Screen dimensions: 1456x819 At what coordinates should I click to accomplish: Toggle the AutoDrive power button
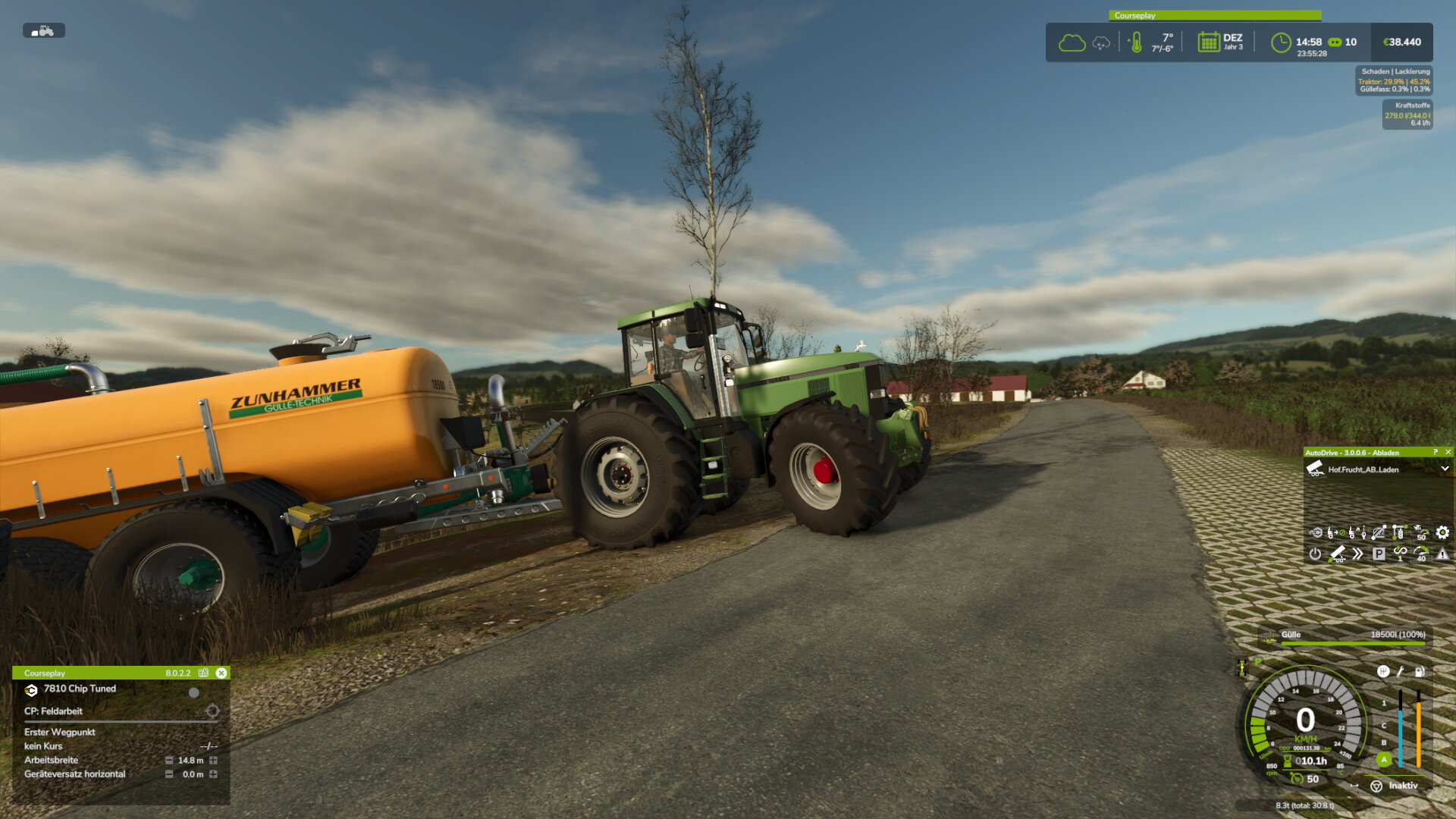coord(1315,554)
